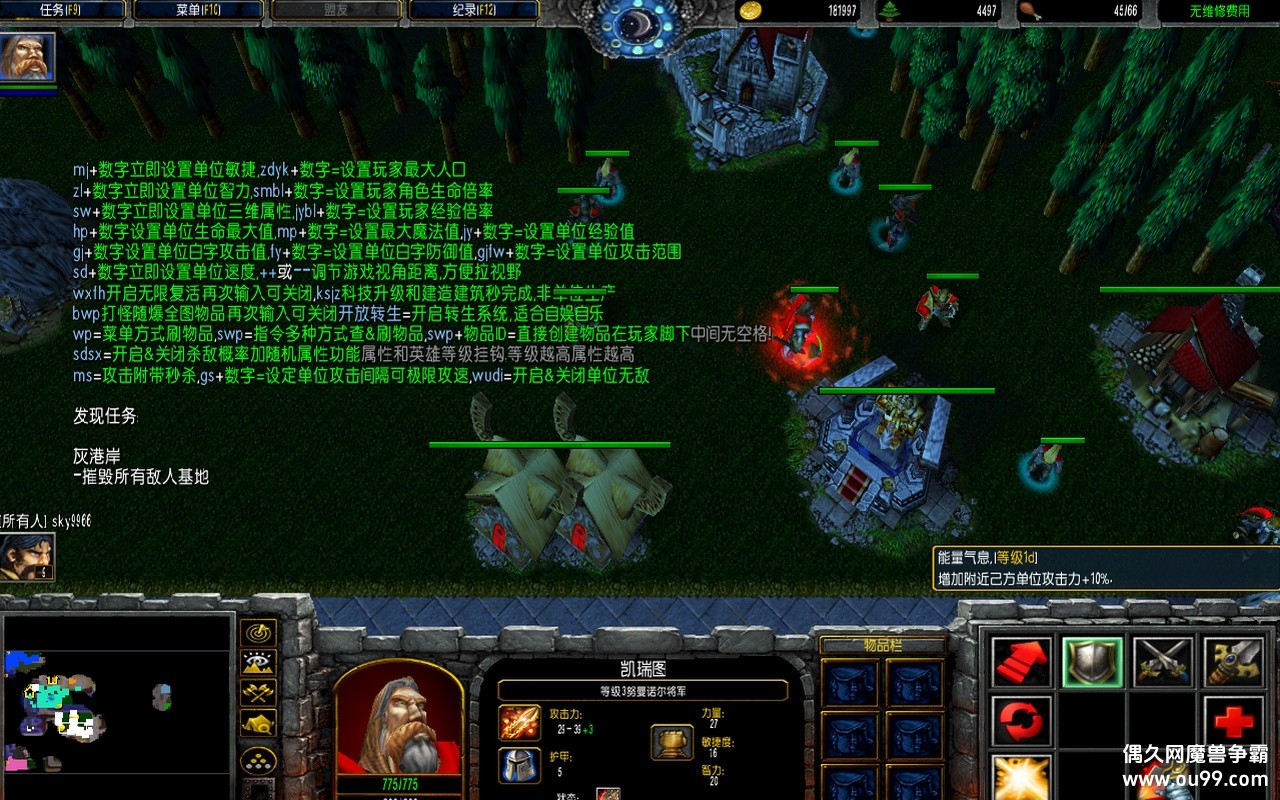Open the red cross hero skills button
Screen dimensions: 1280x800
1233,720
